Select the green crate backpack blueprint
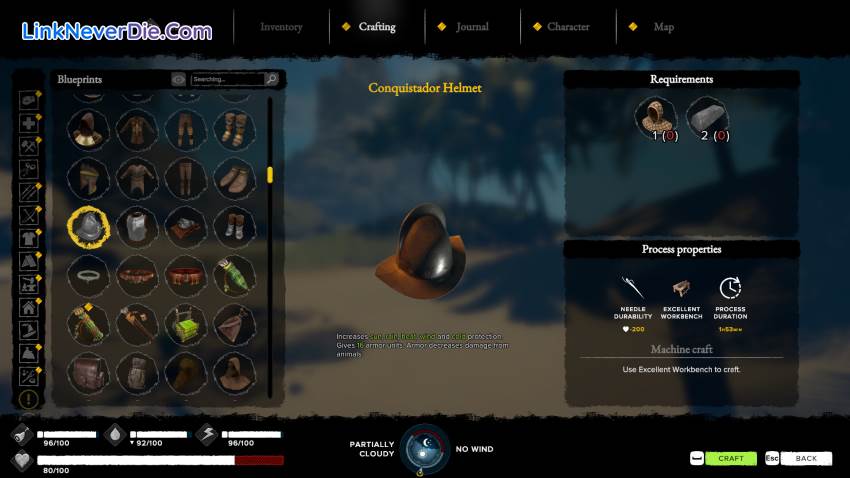The image size is (850, 478). [185, 323]
